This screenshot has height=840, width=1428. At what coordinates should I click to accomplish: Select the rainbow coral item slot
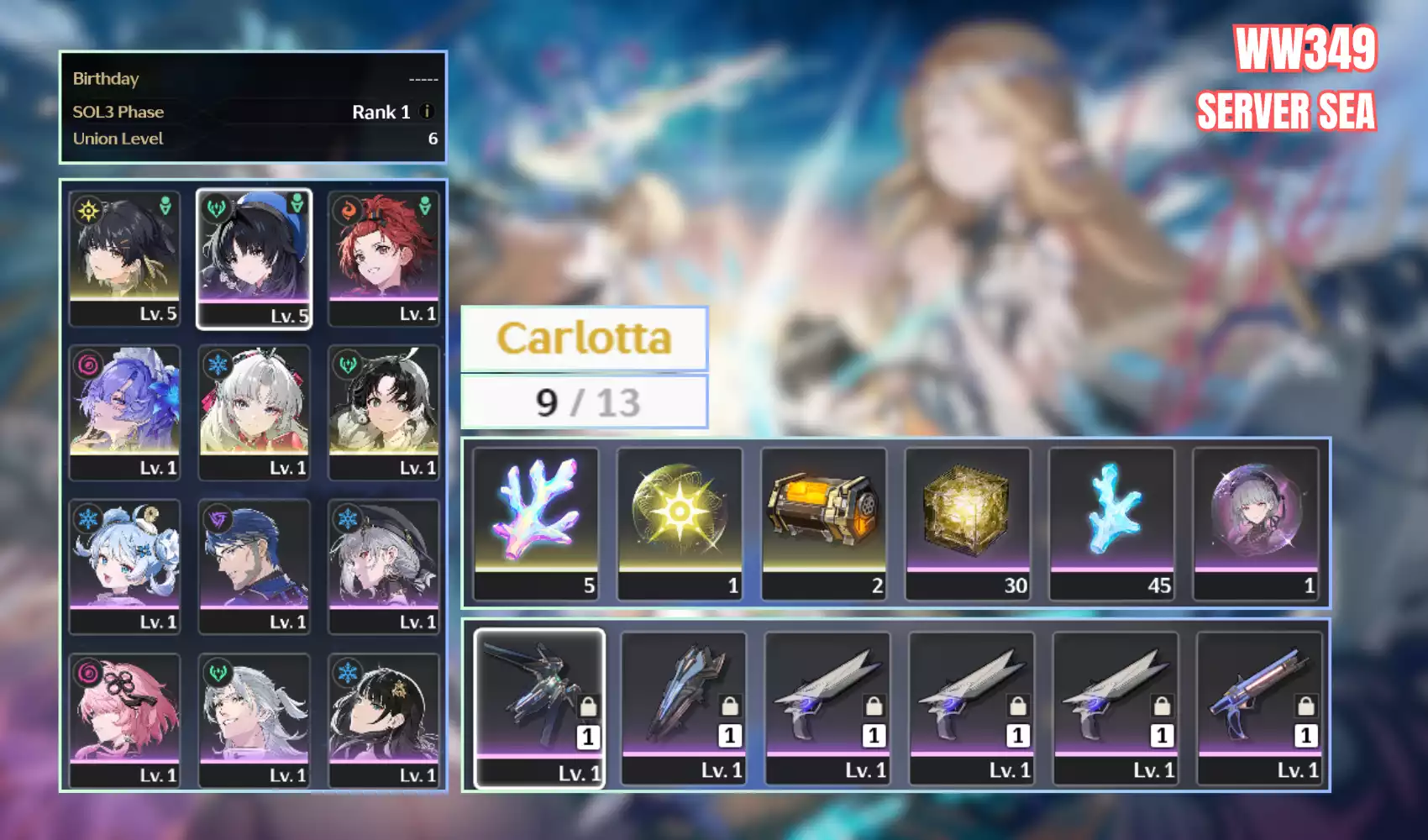point(536,522)
